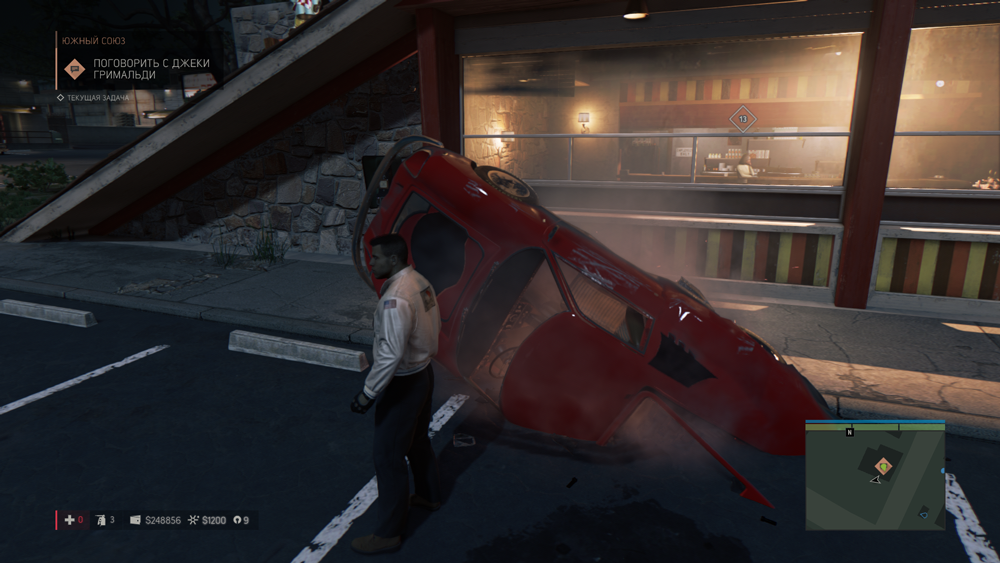
Task: Click the objective icon beside the Grimaldi task
Action: (74, 69)
